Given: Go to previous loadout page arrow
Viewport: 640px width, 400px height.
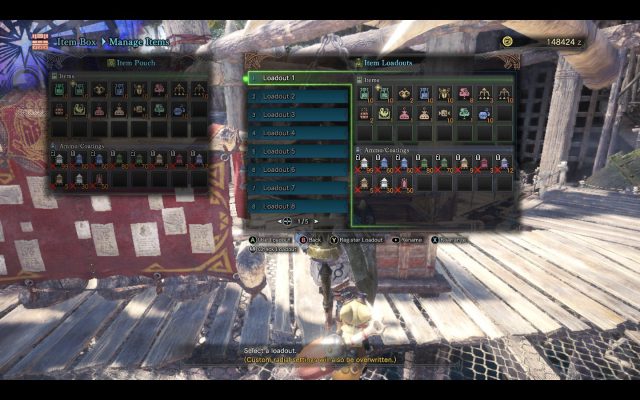Looking at the screenshot, I should pyautogui.click(x=281, y=221).
